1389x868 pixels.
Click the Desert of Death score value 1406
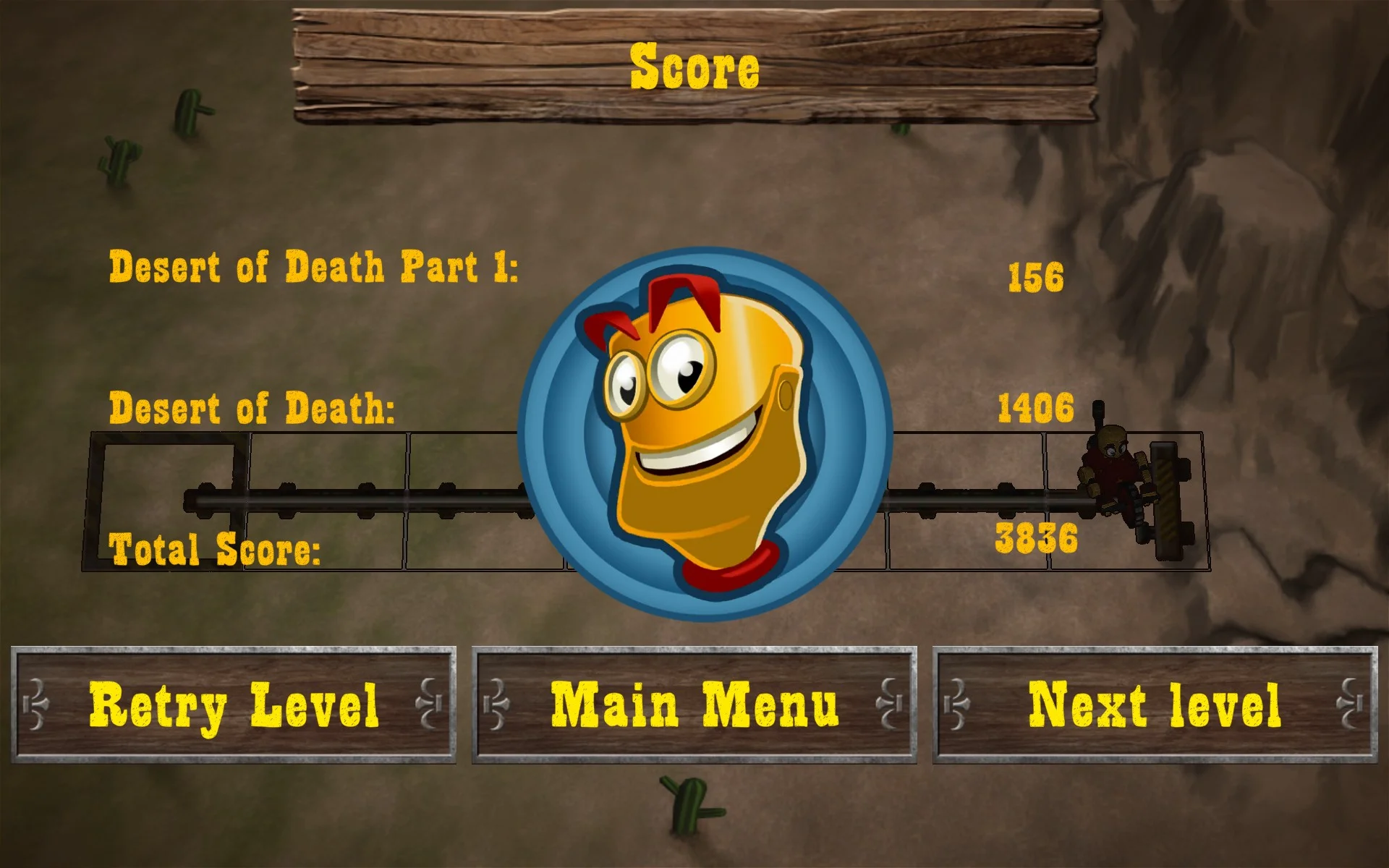coord(1036,409)
